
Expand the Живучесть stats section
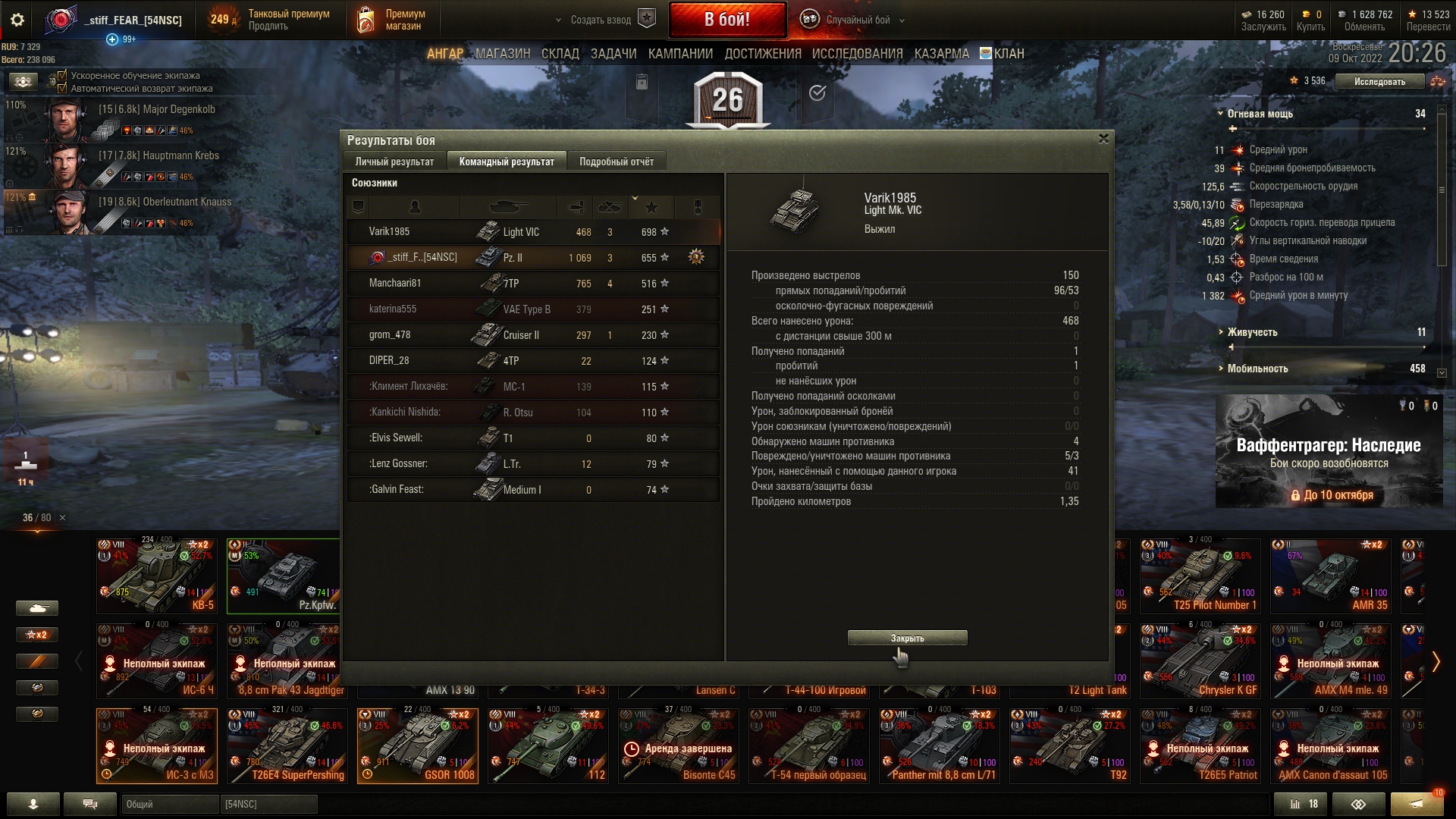(x=1252, y=332)
